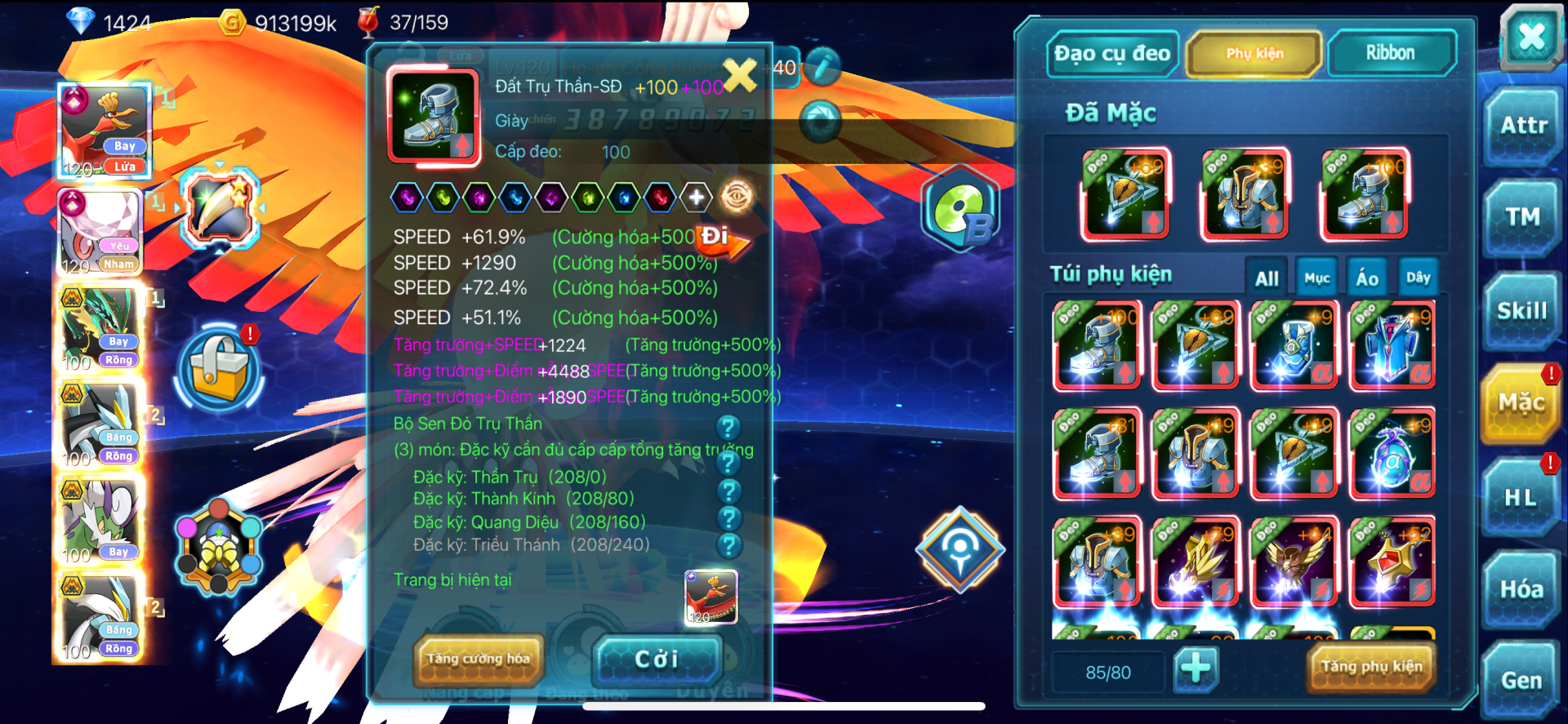This screenshot has height=724, width=1568.
Task: Click the Tăng cường hóa button
Action: [479, 659]
